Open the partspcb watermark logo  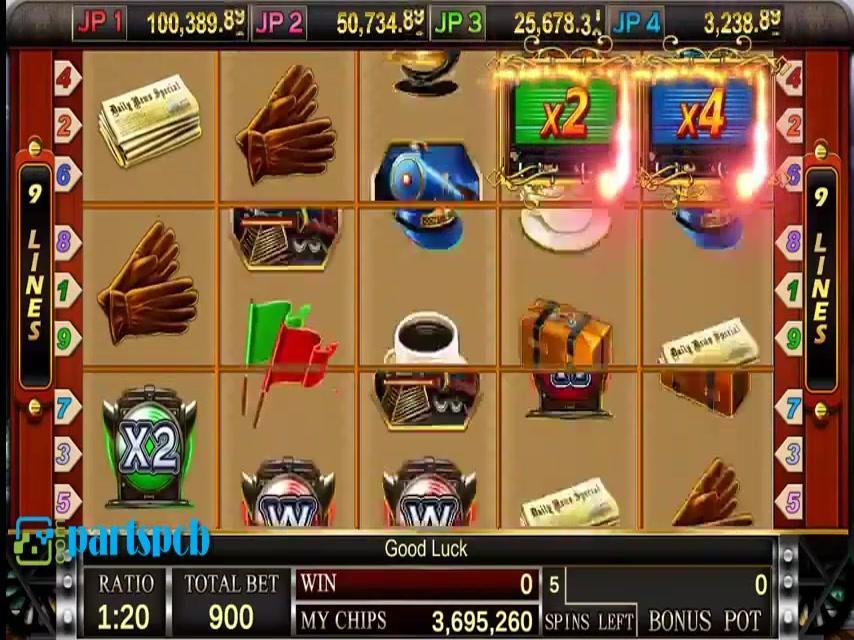click(112, 540)
